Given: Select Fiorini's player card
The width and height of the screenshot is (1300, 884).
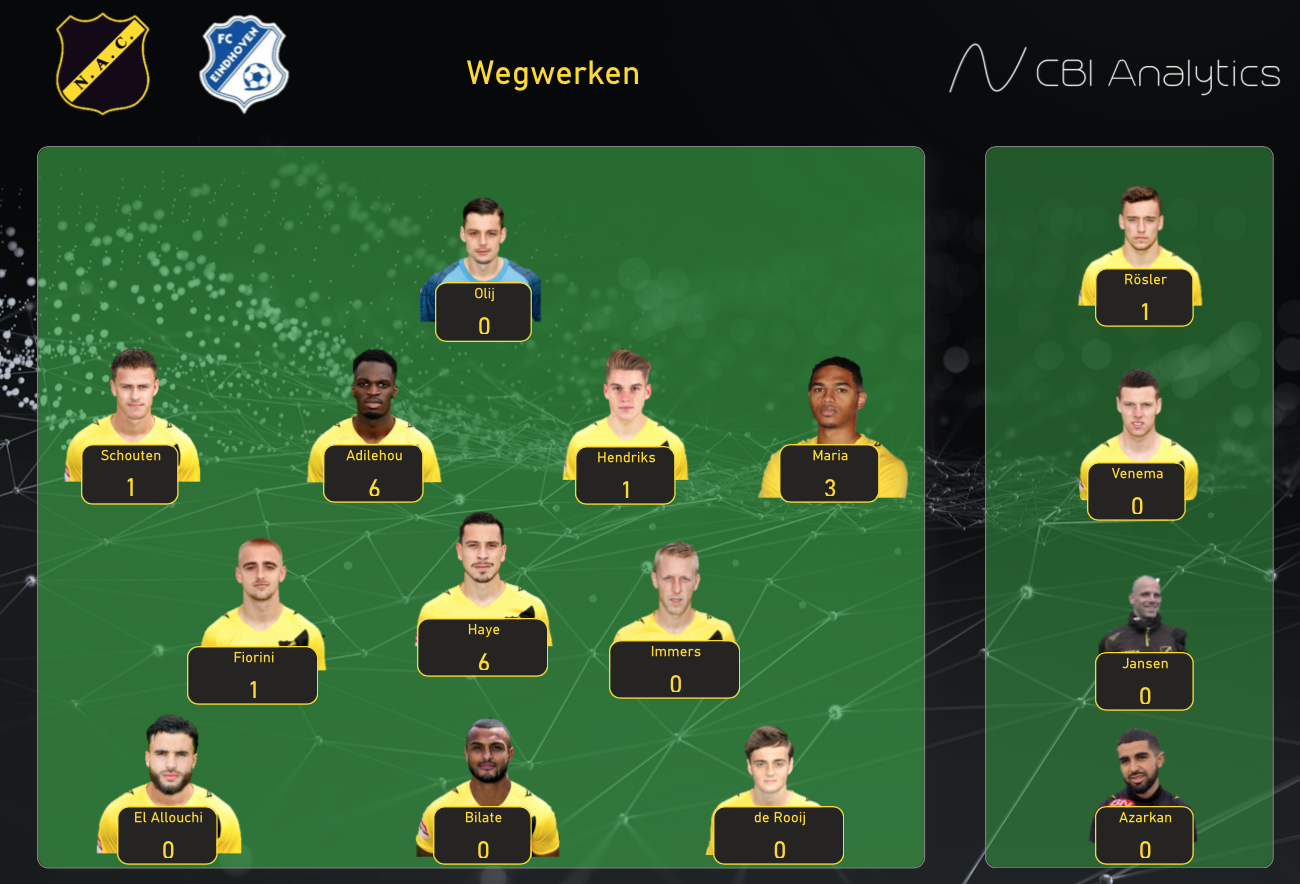Looking at the screenshot, I should click(x=253, y=676).
